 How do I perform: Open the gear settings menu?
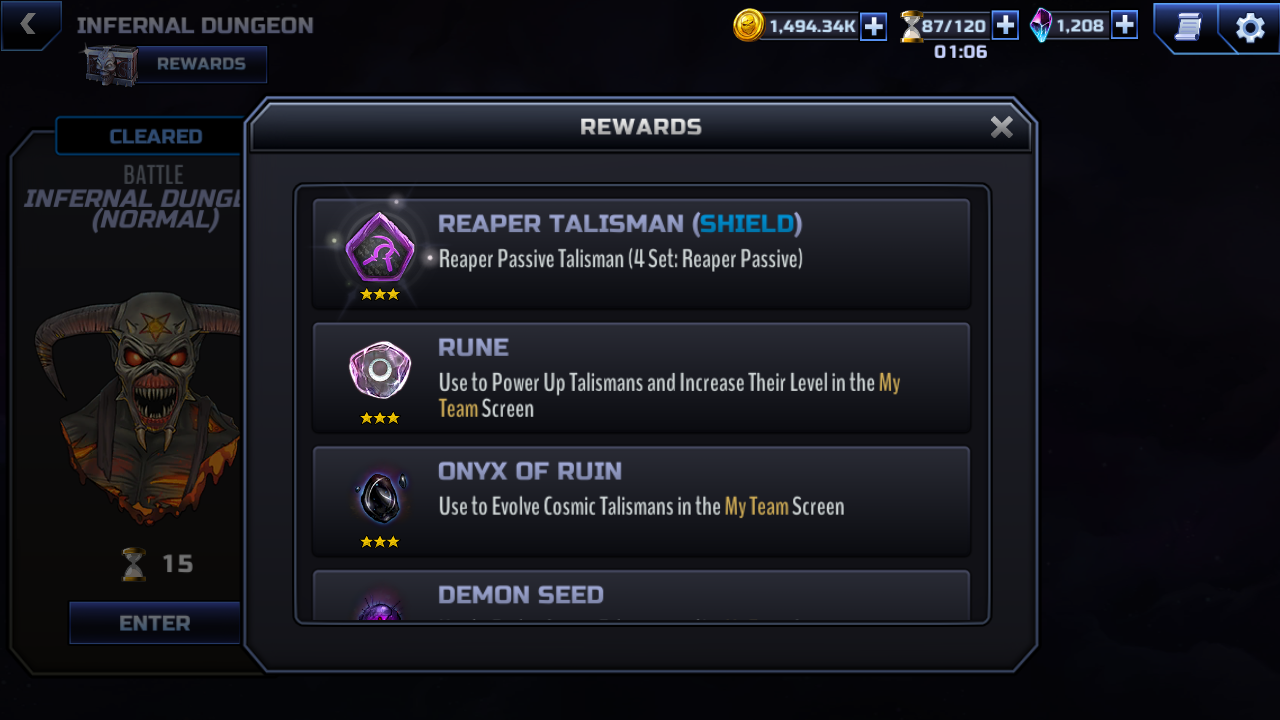pos(1250,27)
